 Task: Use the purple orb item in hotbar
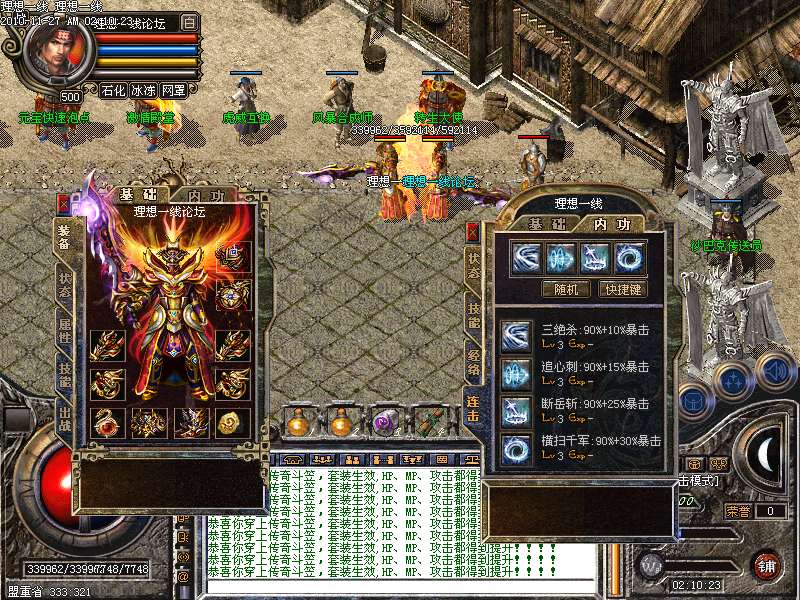click(385, 423)
